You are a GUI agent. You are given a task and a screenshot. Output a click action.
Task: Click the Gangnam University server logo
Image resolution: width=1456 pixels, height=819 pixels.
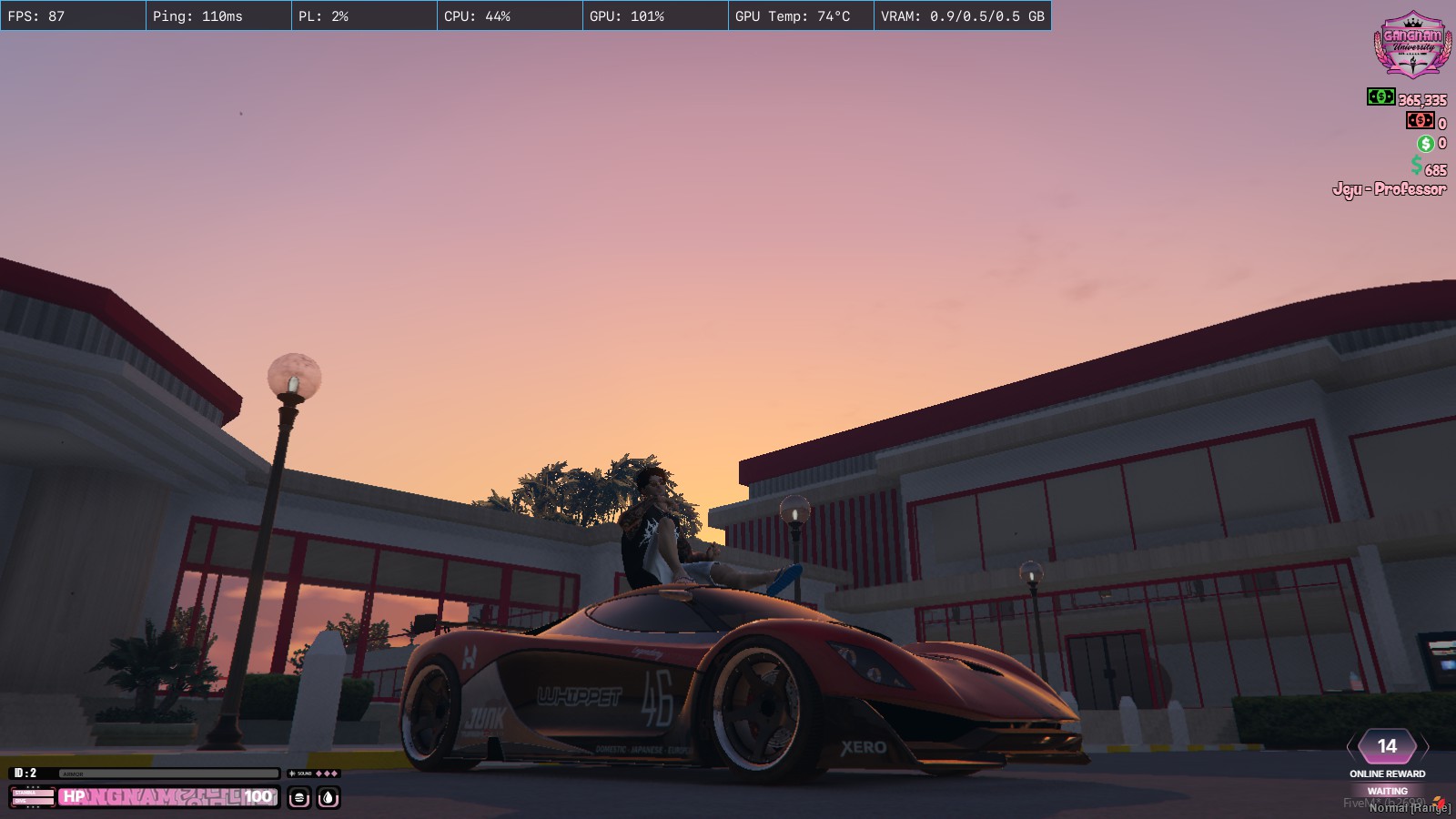(1411, 45)
